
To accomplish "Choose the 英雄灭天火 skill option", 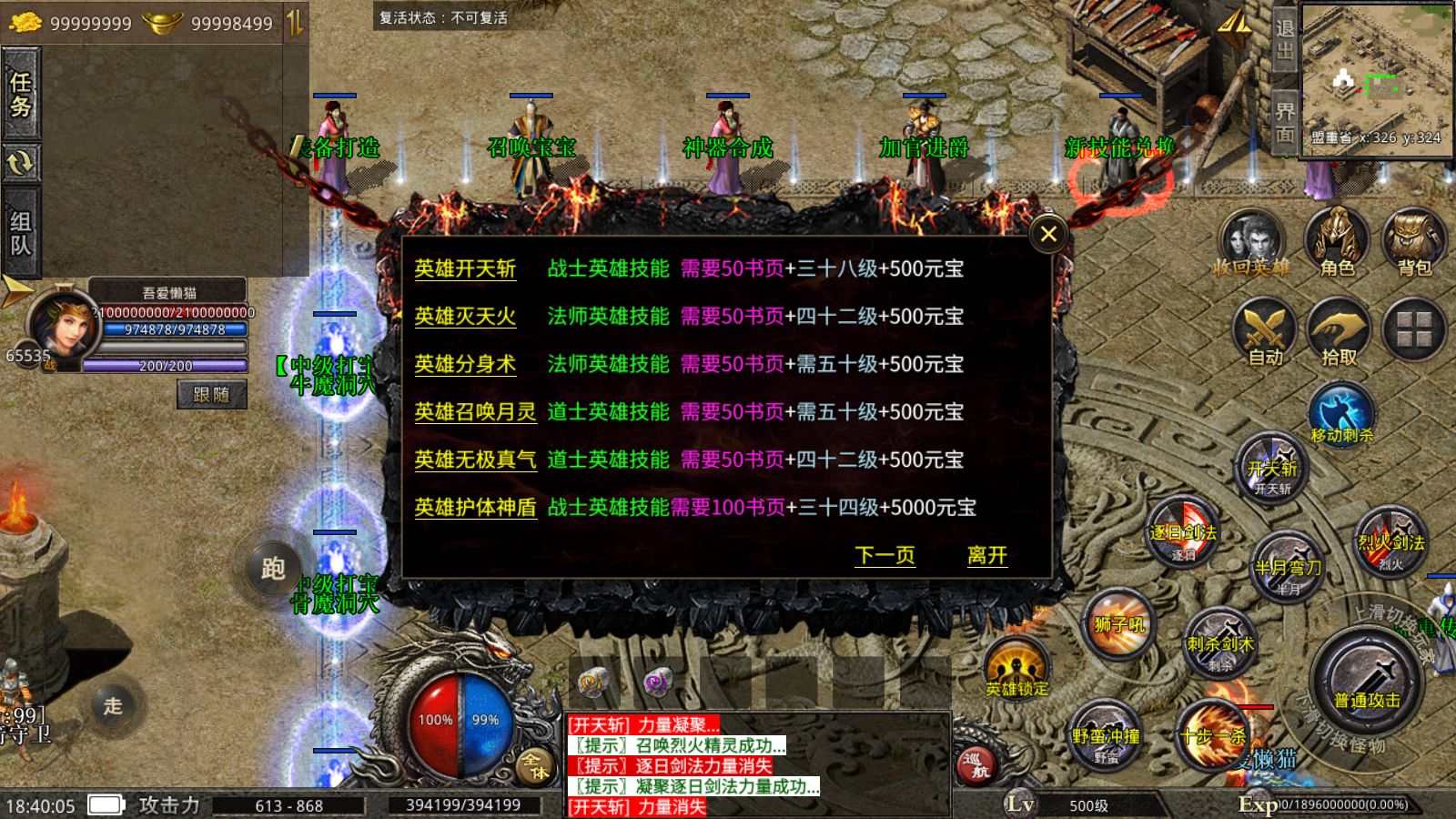I will [465, 317].
